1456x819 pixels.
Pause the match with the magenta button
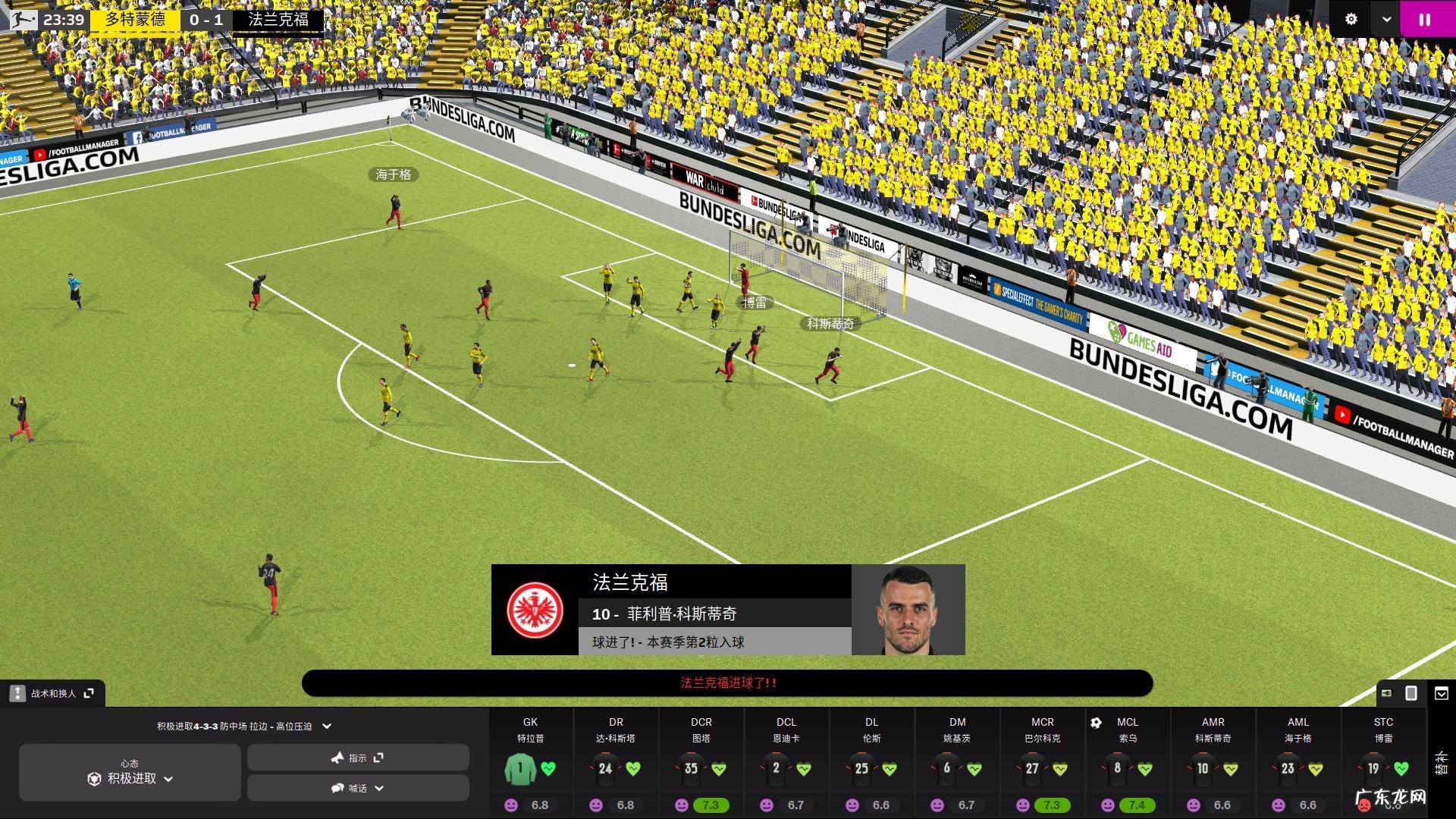click(1424, 20)
